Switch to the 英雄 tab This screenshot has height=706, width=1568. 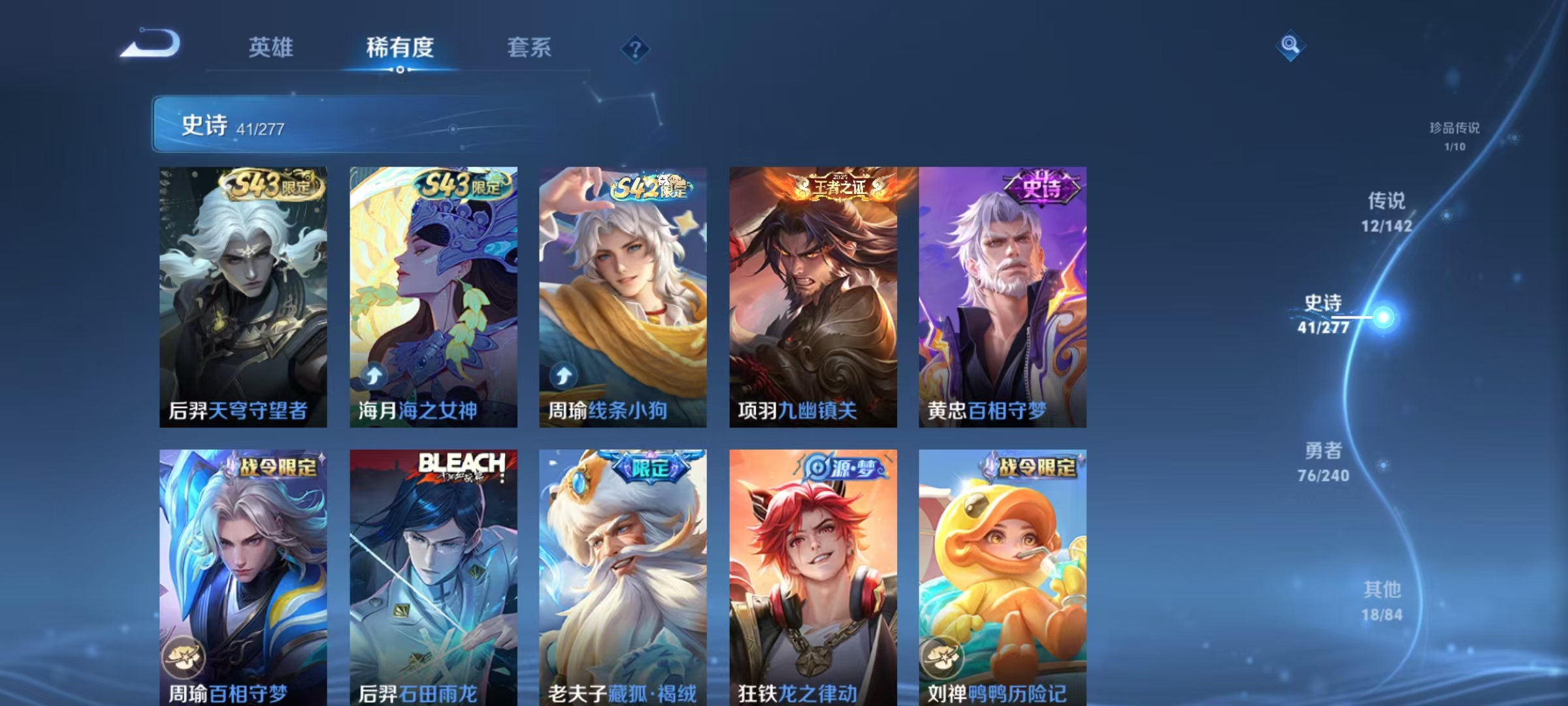point(272,47)
